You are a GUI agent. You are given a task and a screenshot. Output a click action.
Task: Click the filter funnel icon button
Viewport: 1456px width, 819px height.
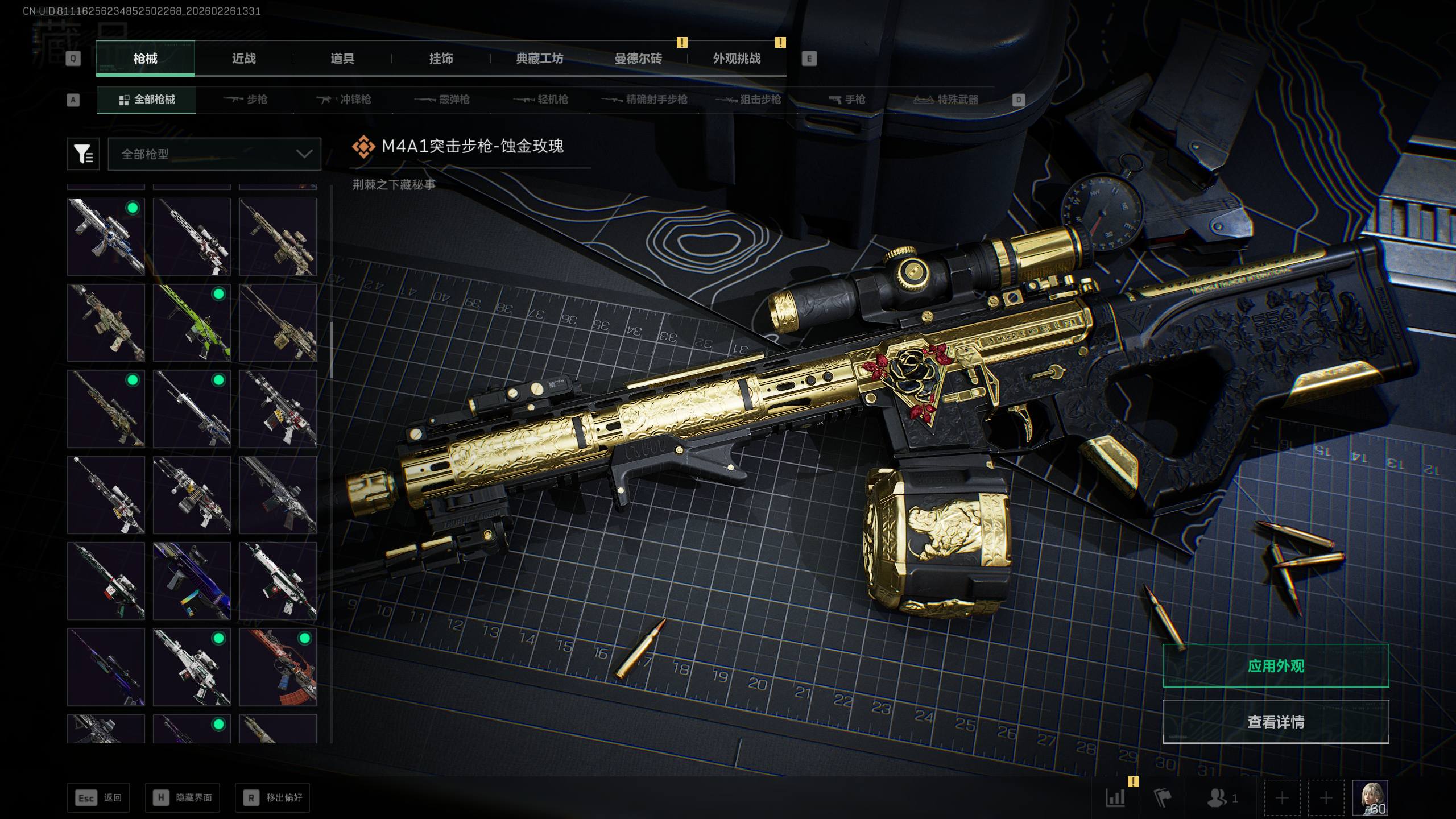tap(83, 154)
